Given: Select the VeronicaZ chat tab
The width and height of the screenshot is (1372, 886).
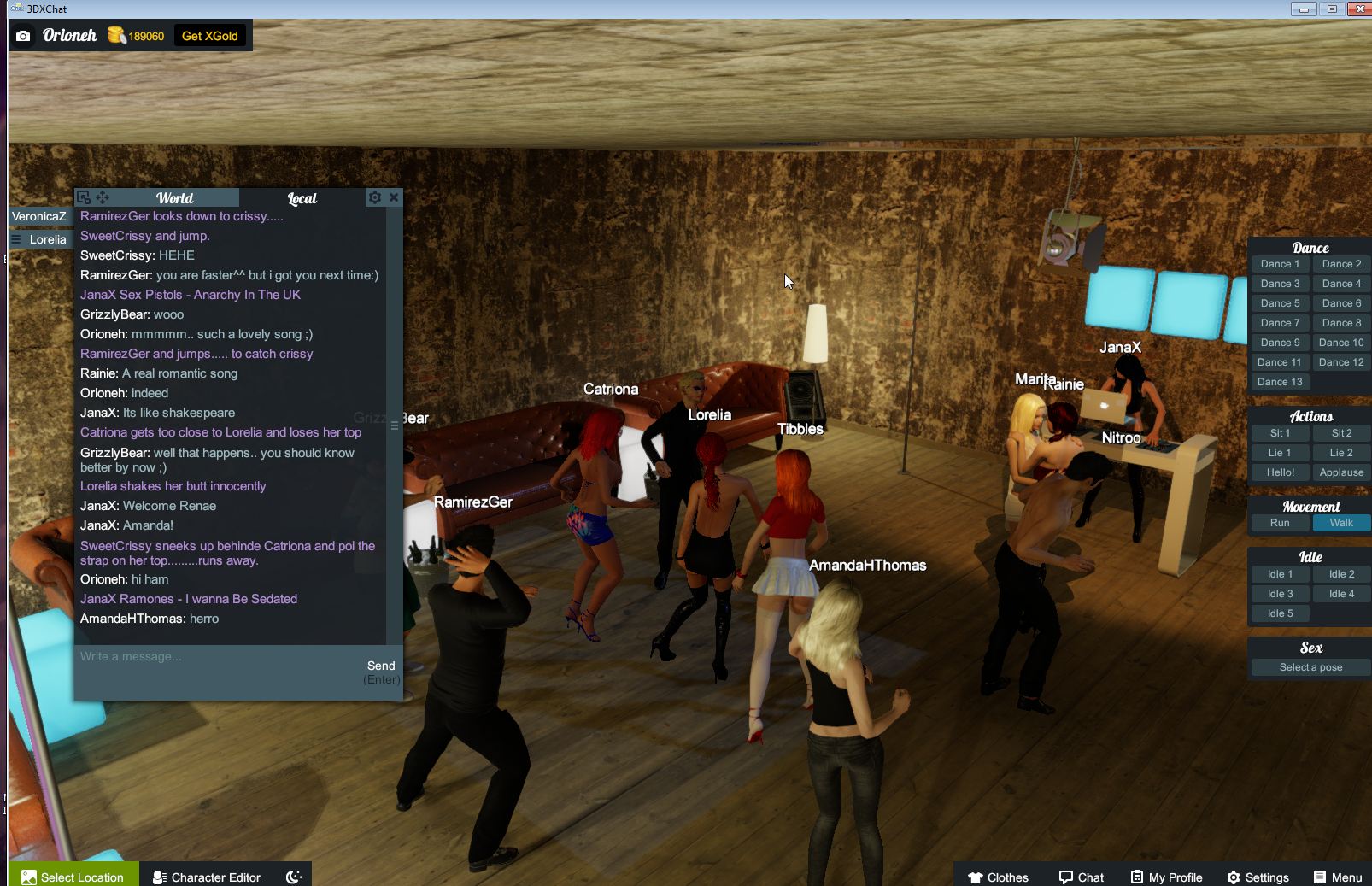Looking at the screenshot, I should pos(39,216).
